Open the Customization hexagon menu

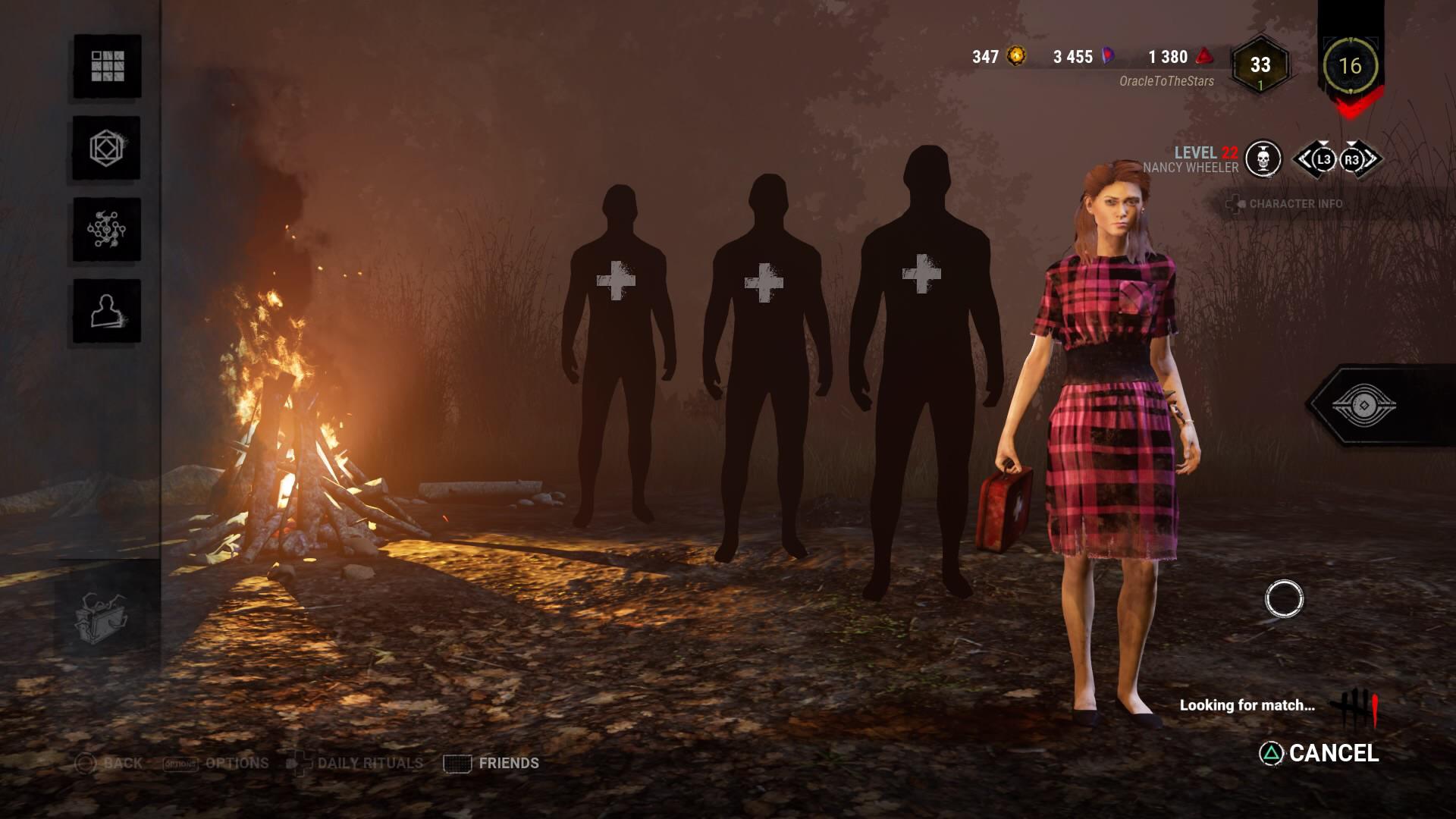click(107, 148)
